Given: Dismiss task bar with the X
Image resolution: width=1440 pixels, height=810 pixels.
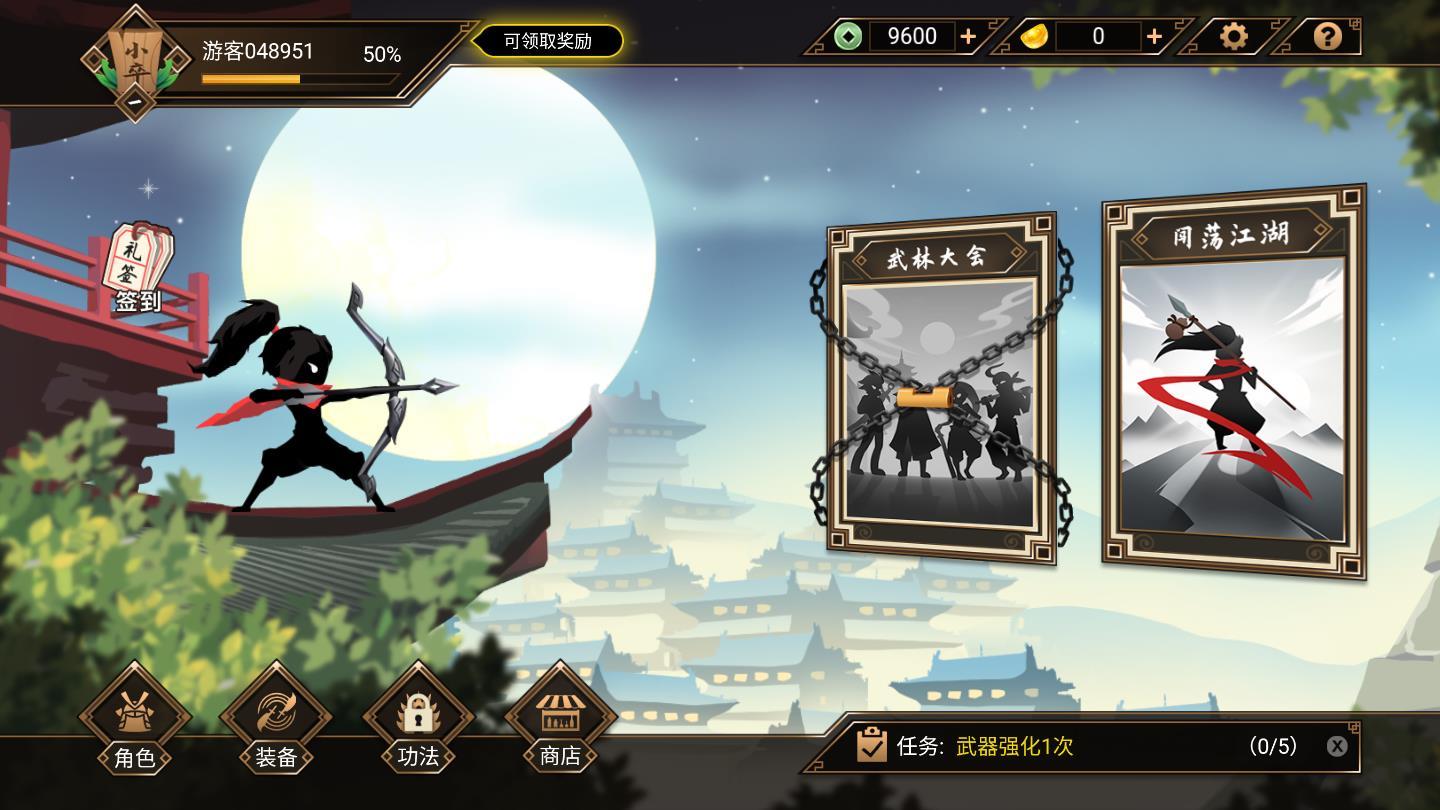Looking at the screenshot, I should 1337,746.
